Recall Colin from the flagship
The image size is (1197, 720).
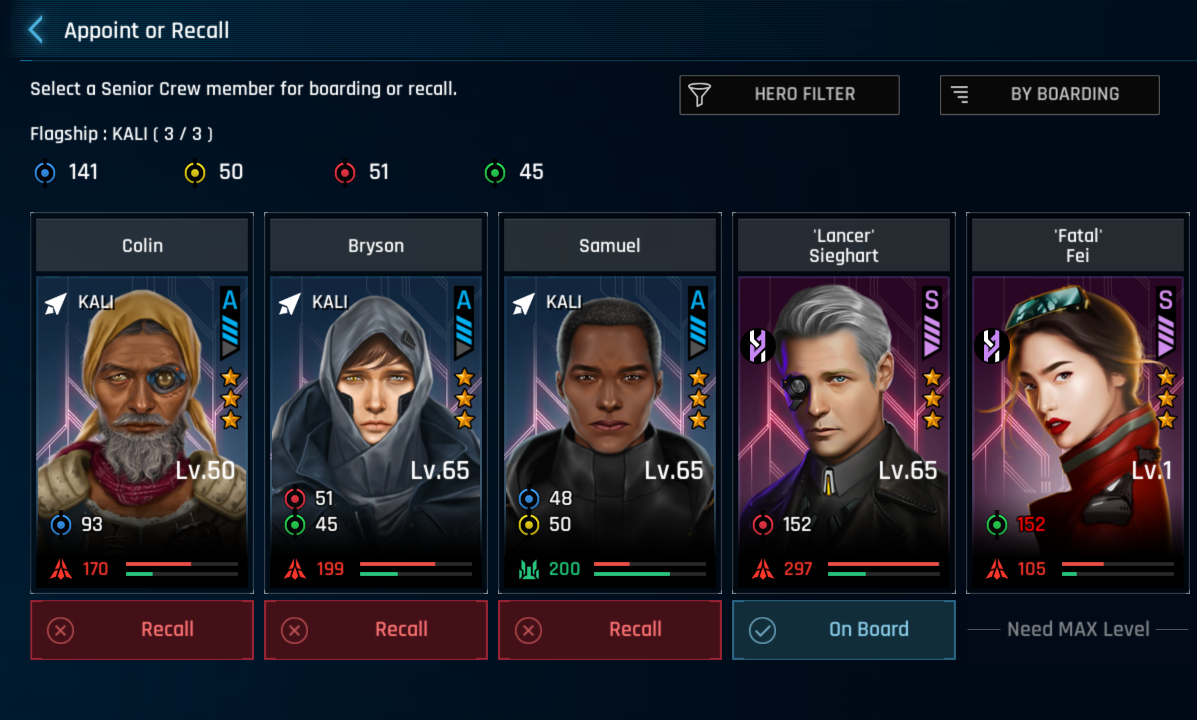pos(142,630)
